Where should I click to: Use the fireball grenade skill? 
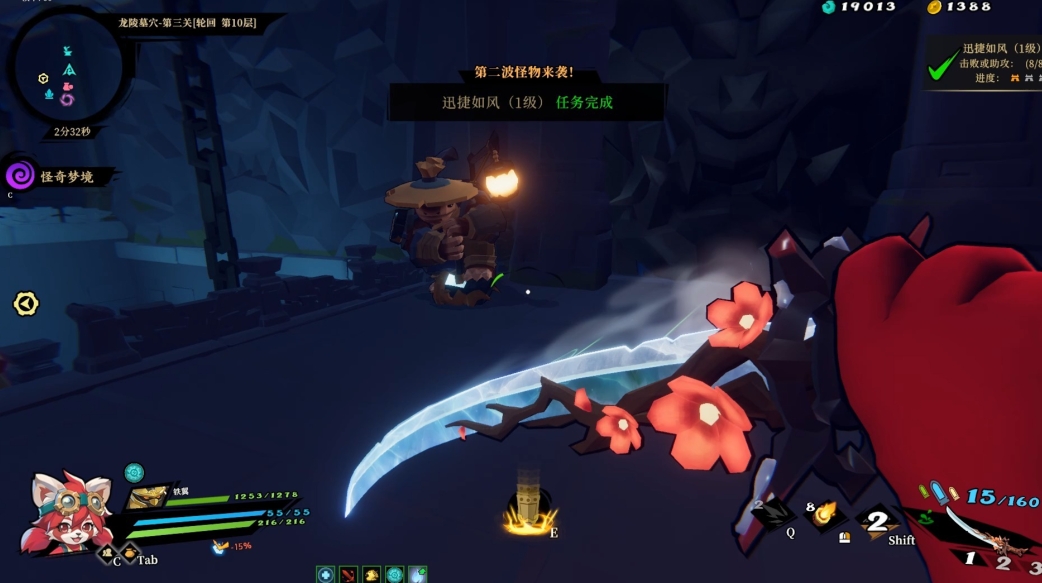click(826, 514)
